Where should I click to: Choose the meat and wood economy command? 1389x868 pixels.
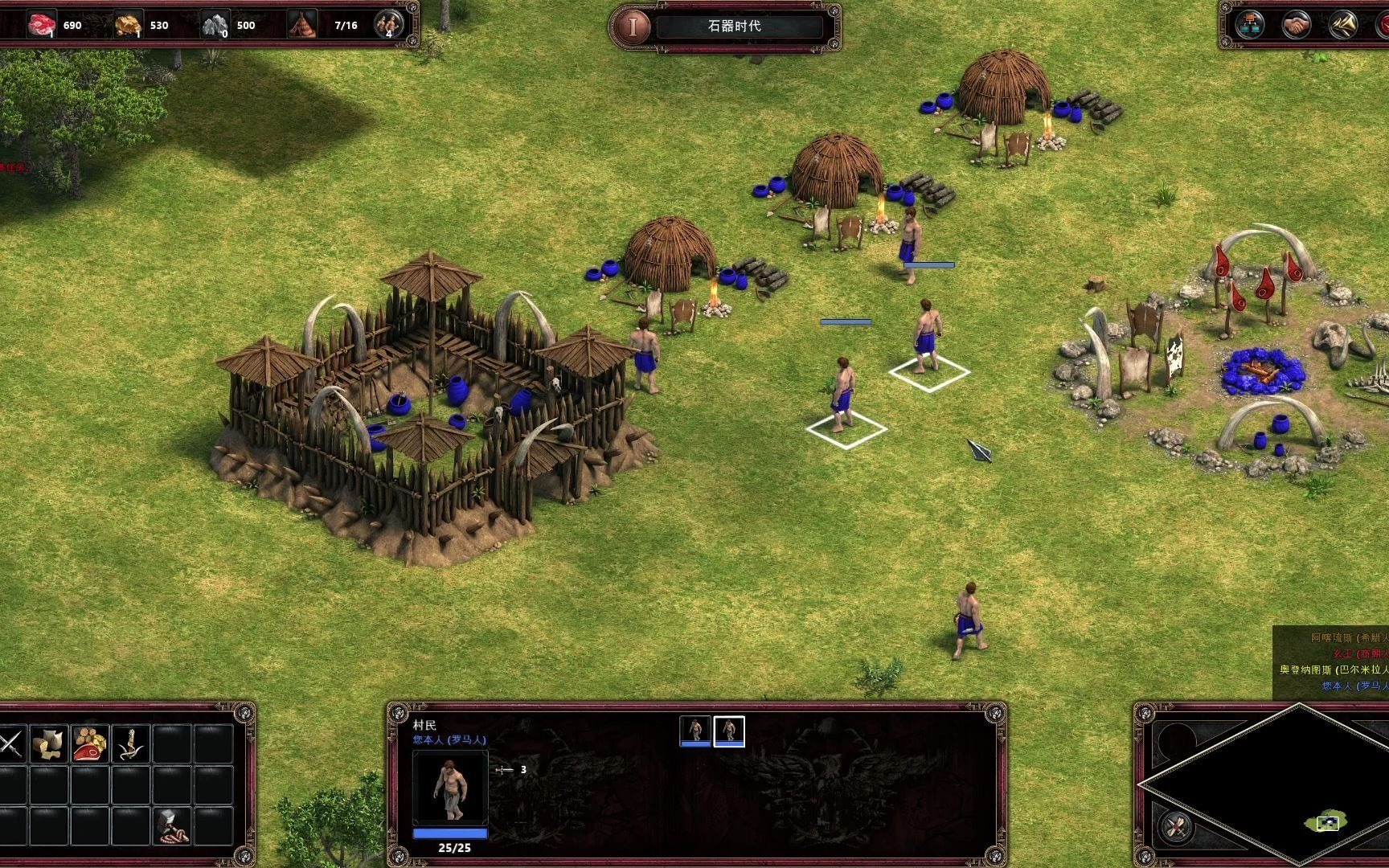(x=90, y=744)
